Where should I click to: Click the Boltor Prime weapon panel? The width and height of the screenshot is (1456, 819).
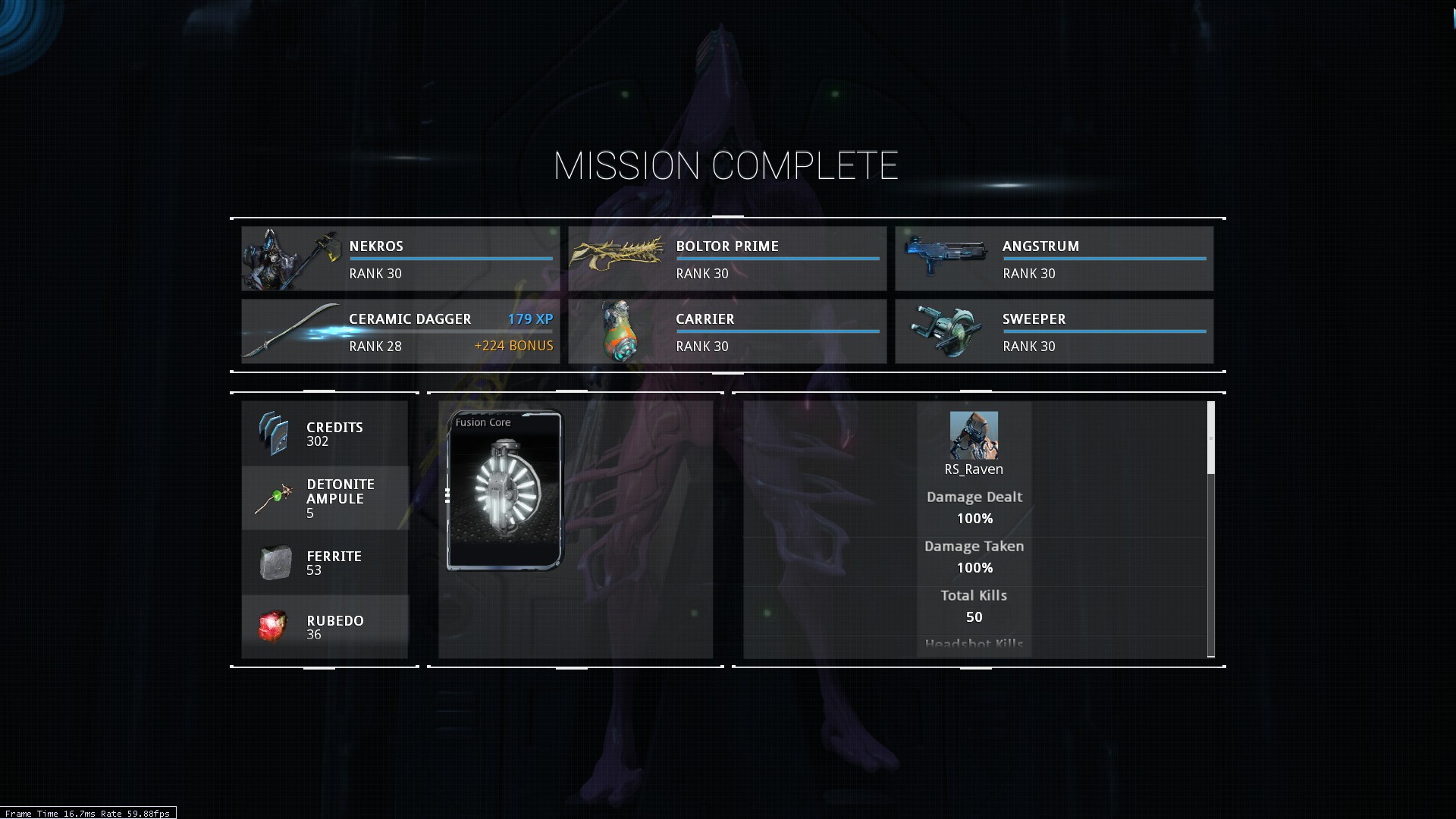click(727, 259)
